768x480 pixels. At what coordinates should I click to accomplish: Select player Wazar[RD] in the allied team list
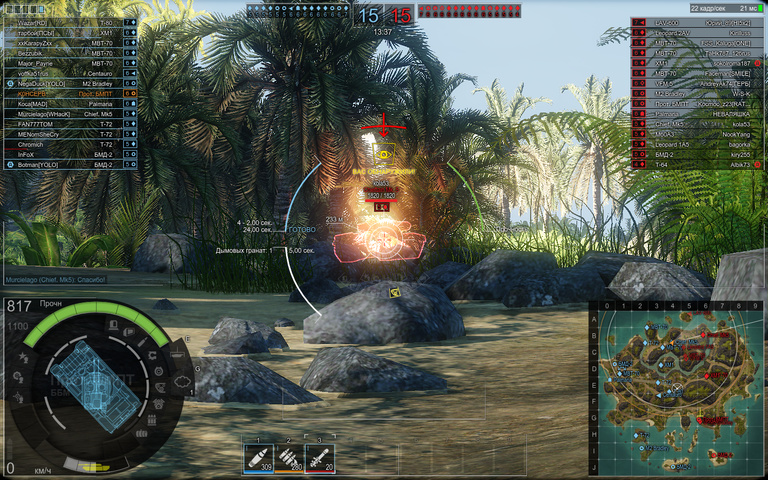point(60,22)
